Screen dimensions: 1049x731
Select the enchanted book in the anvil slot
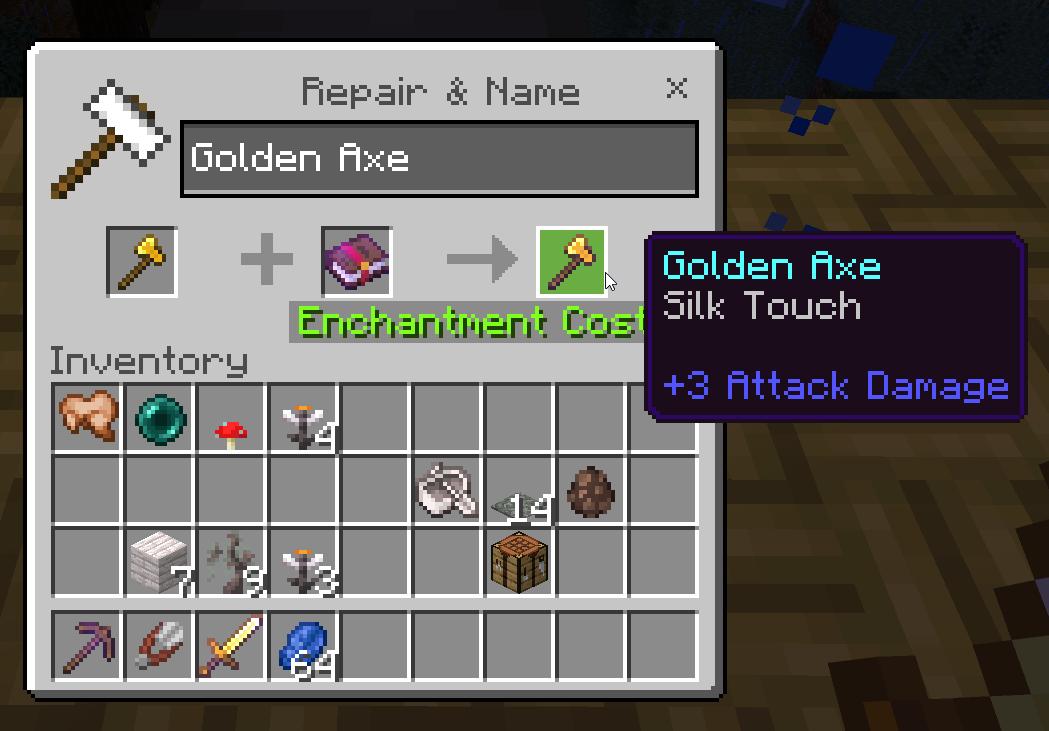(x=356, y=262)
